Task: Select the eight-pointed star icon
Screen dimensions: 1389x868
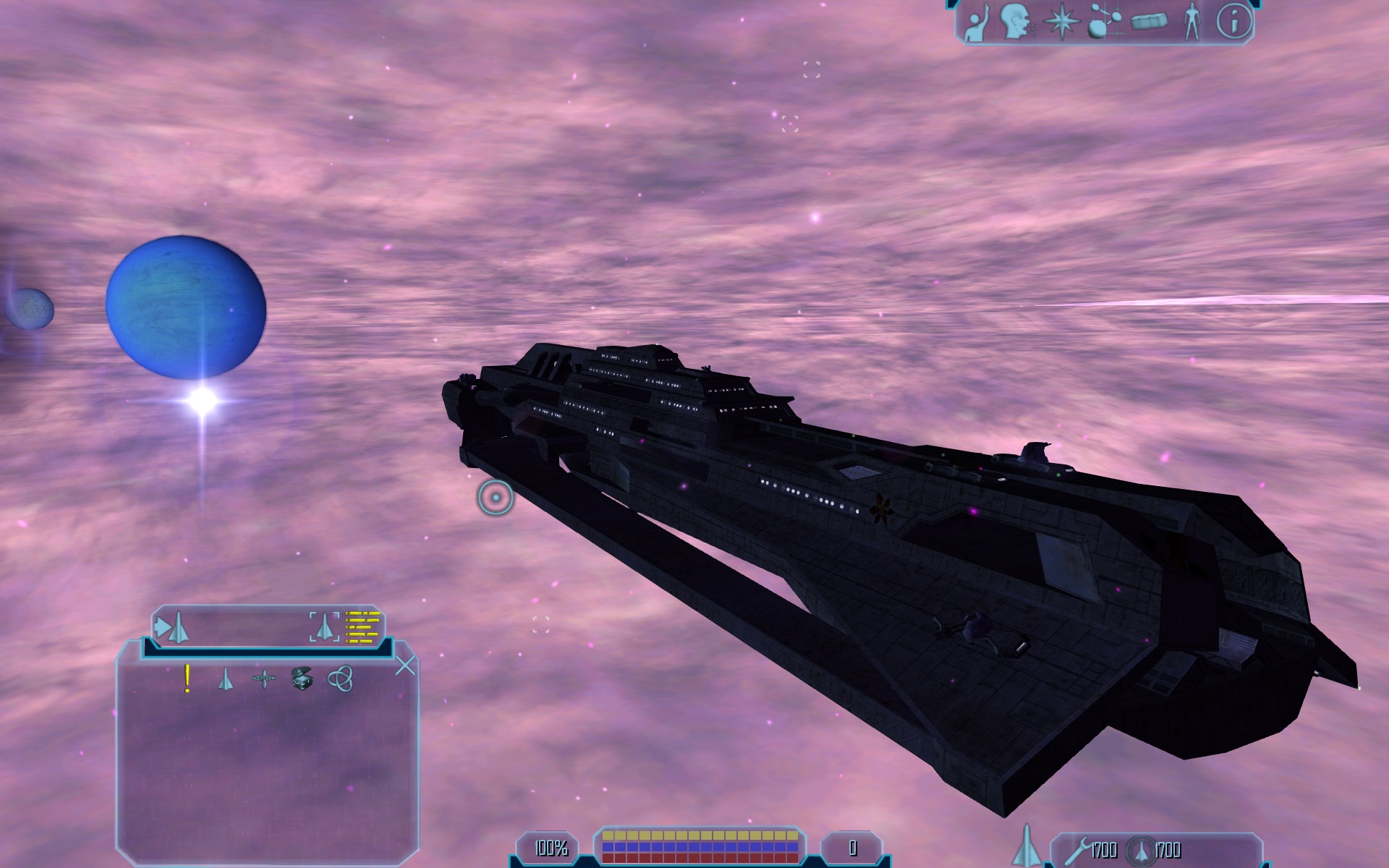Action: pos(1060,23)
